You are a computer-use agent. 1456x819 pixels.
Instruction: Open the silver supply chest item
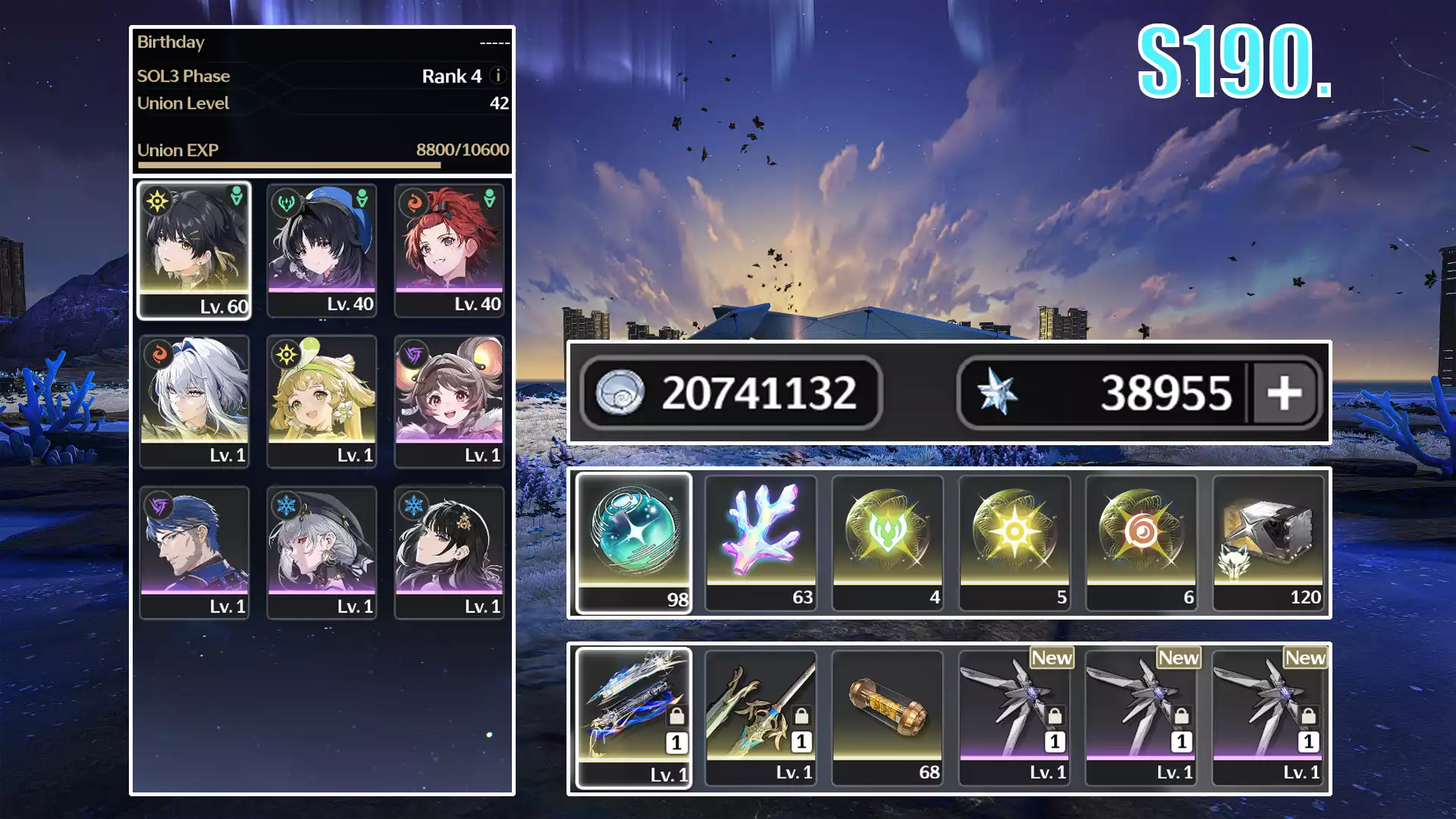1268,542
